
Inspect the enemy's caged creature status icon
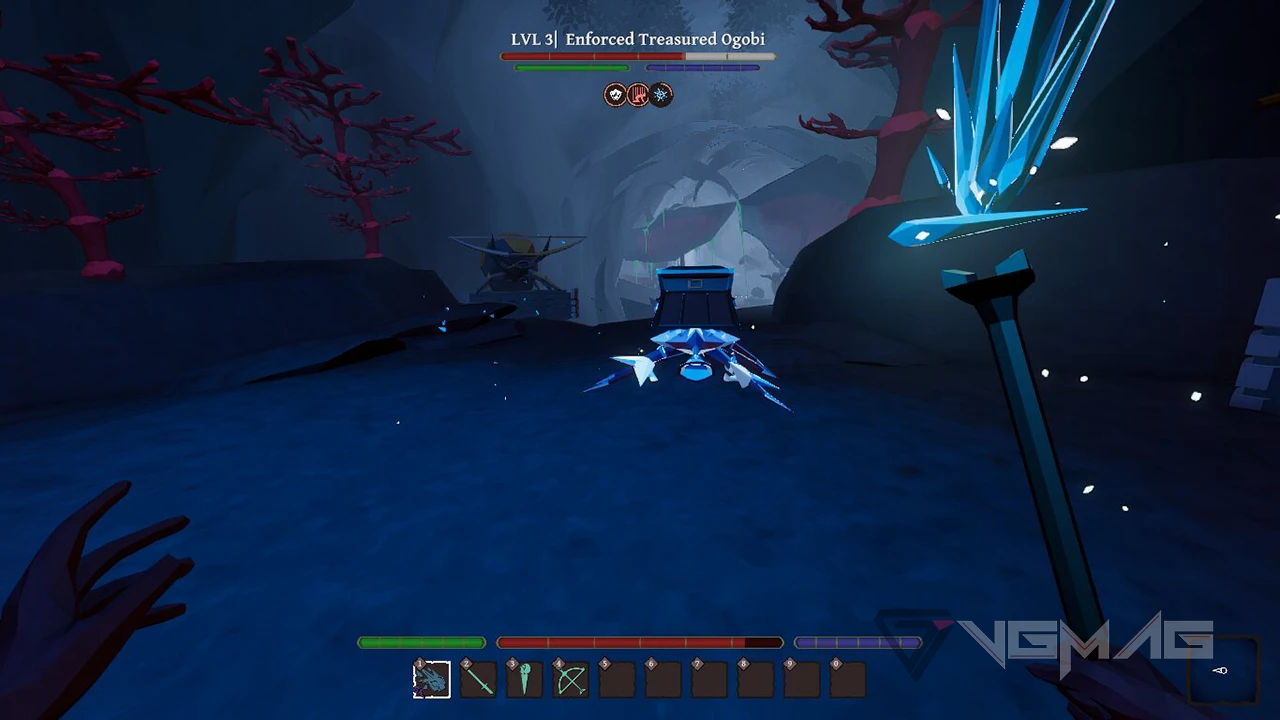click(x=638, y=95)
